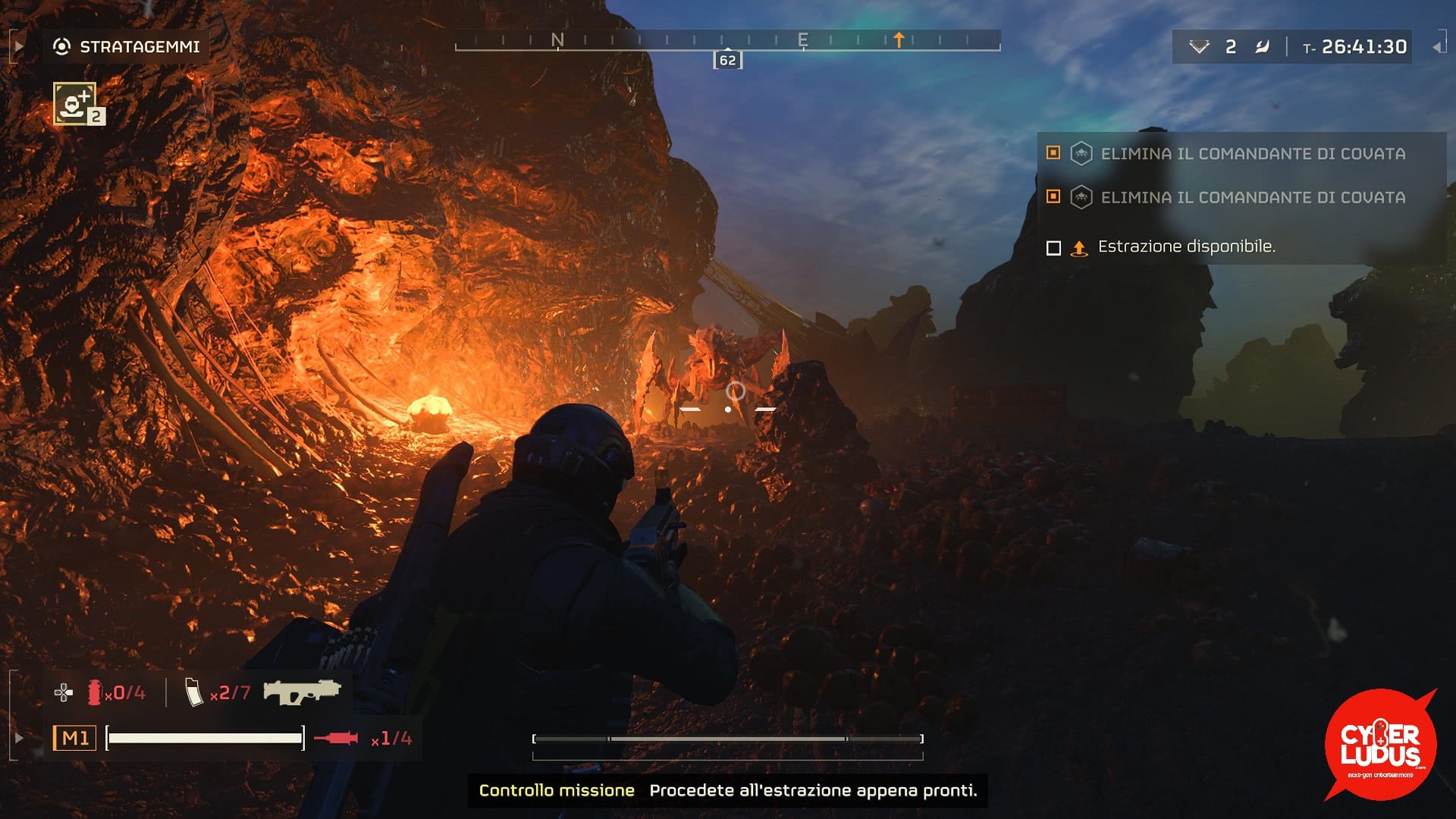The height and width of the screenshot is (819, 1456).
Task: Collapse the arrow next to the mission timer
Action: [1436, 47]
